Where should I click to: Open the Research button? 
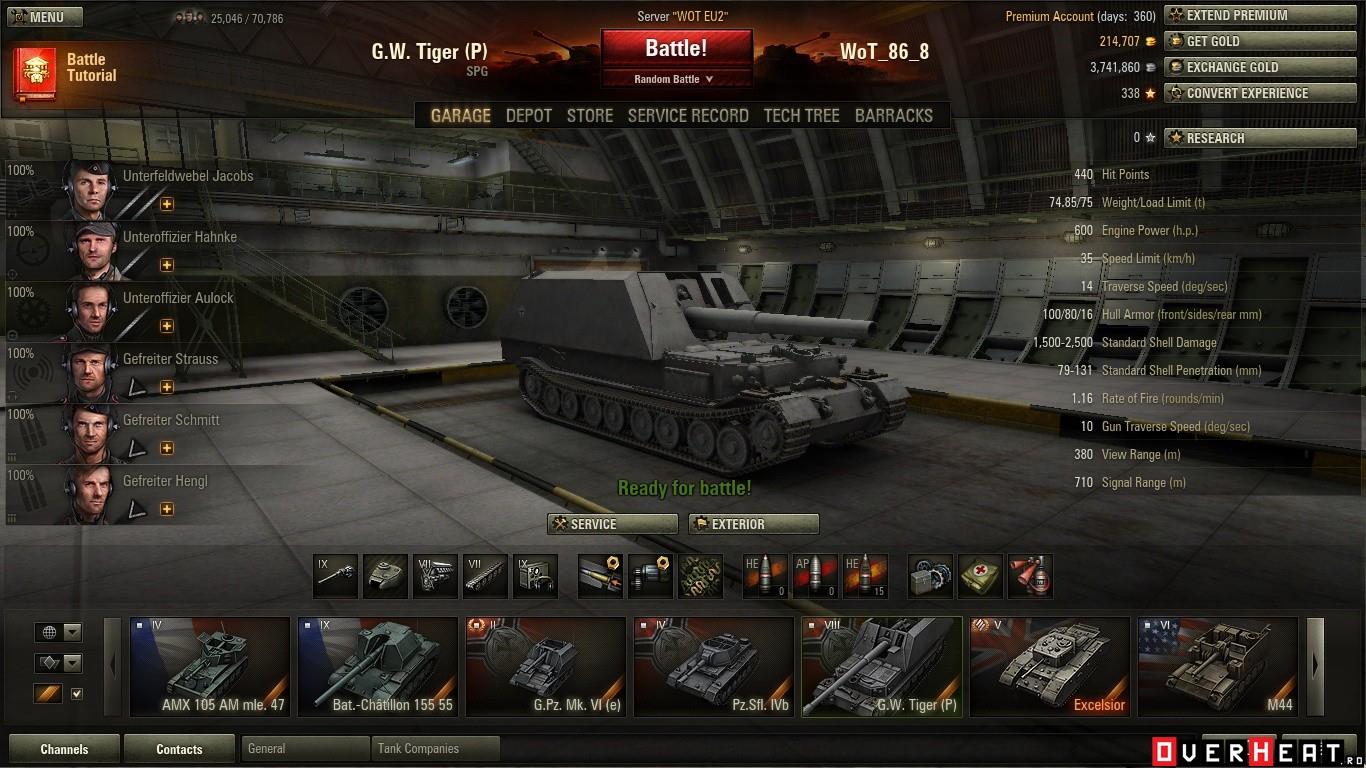[x=1246, y=138]
